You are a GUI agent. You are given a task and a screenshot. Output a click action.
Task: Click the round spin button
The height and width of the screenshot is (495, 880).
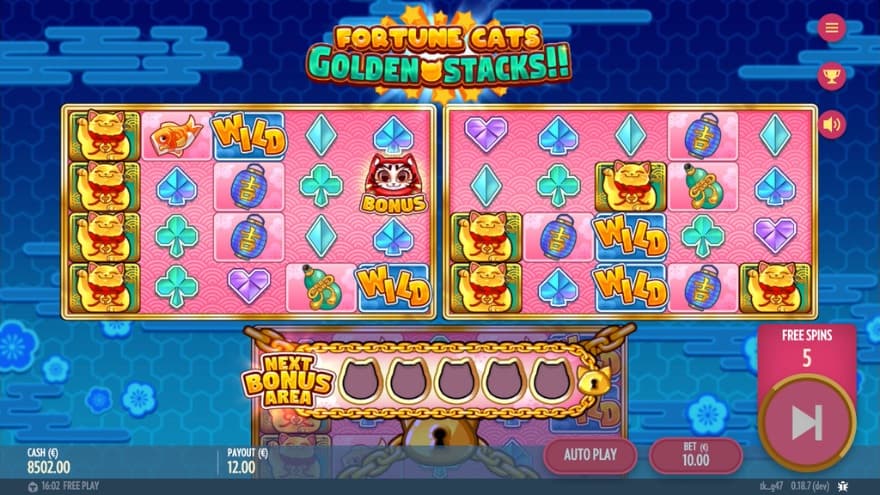tap(806, 423)
